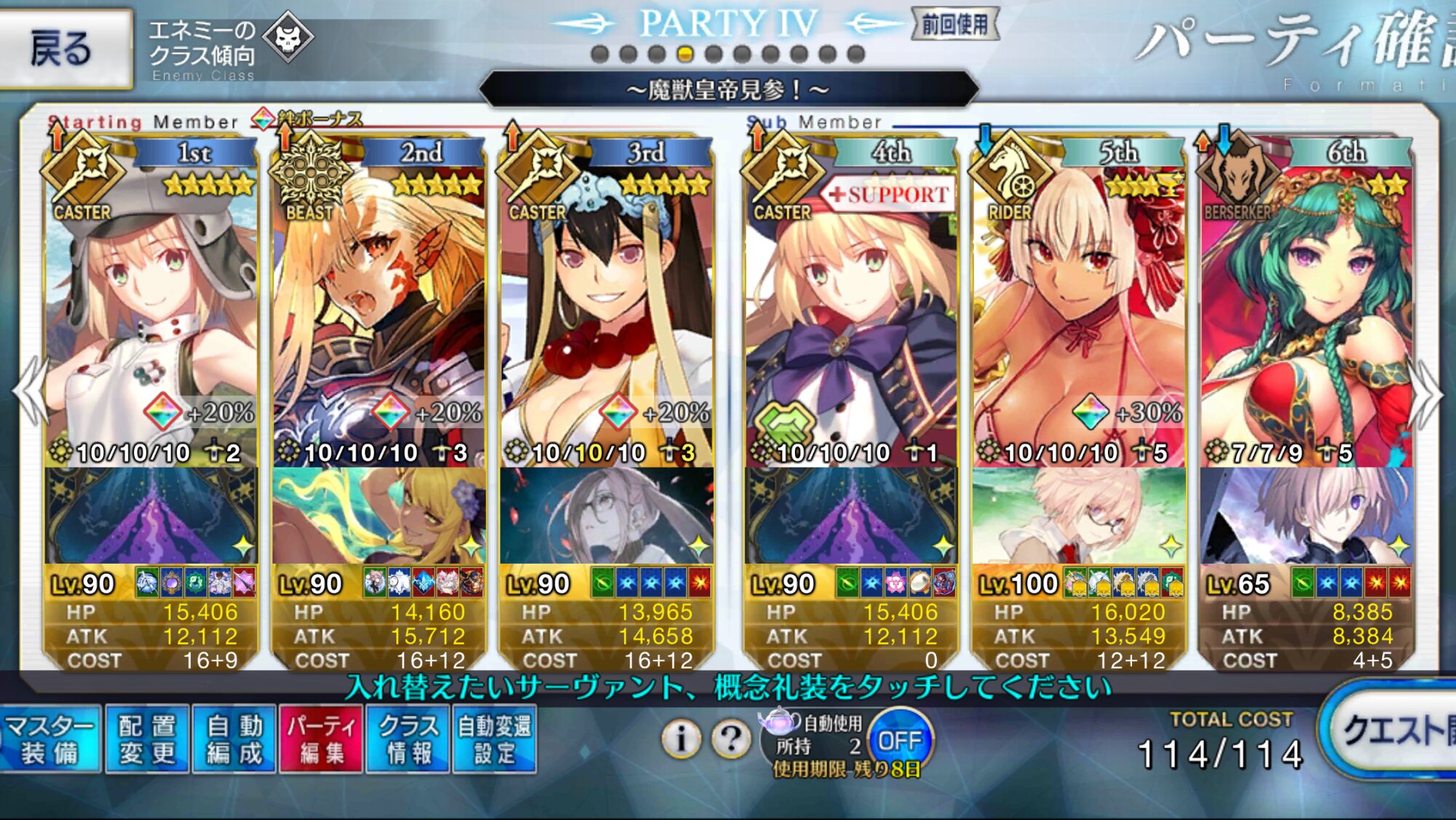This screenshot has width=1456, height=820.
Task: Select the 1st slot Caster servant card
Action: pos(151,306)
